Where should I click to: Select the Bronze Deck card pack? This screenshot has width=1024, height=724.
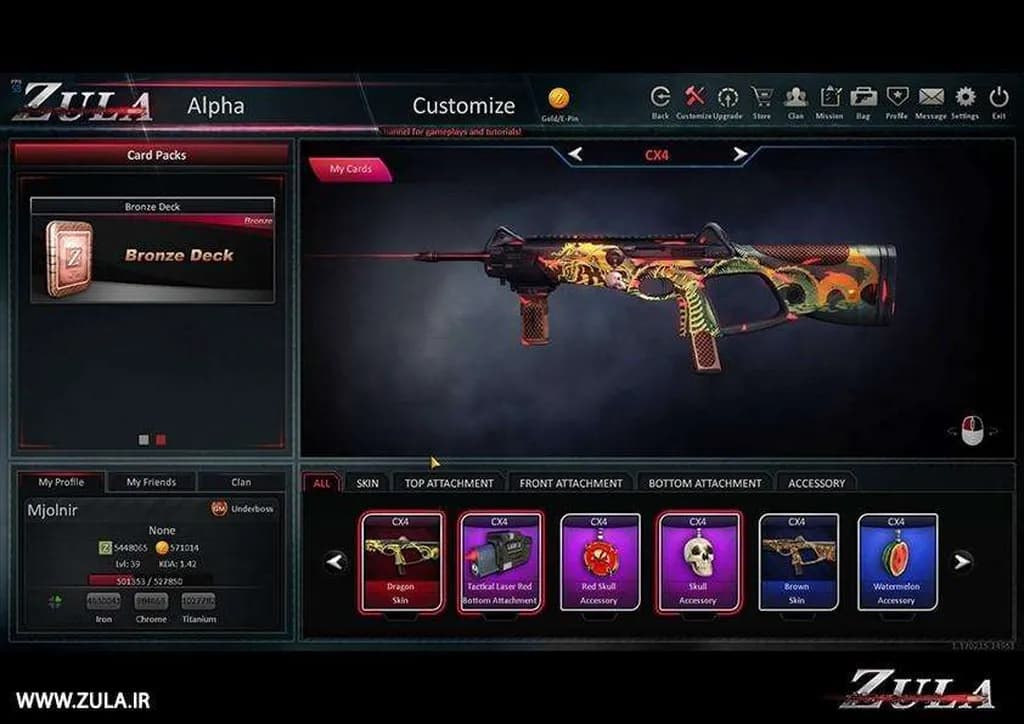coord(152,250)
